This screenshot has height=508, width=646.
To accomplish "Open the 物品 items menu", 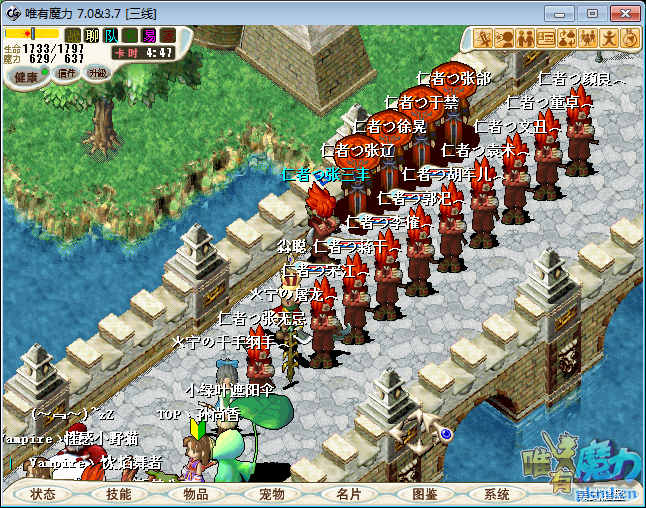I will coord(196,494).
